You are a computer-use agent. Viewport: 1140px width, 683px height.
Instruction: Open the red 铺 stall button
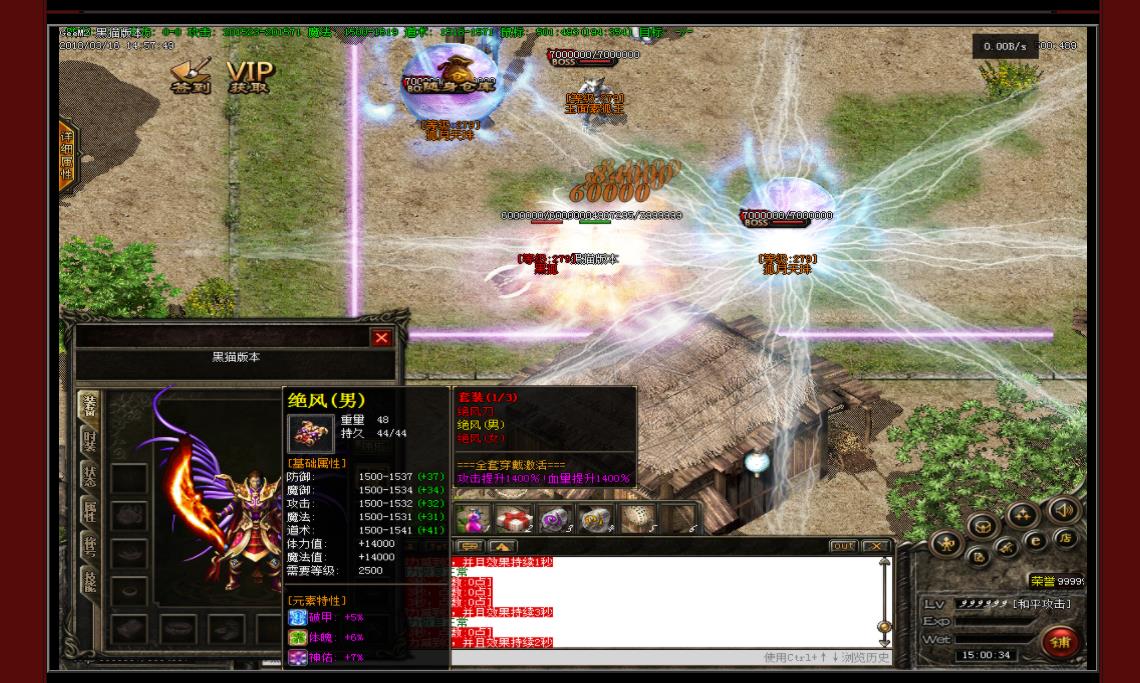(1060, 642)
